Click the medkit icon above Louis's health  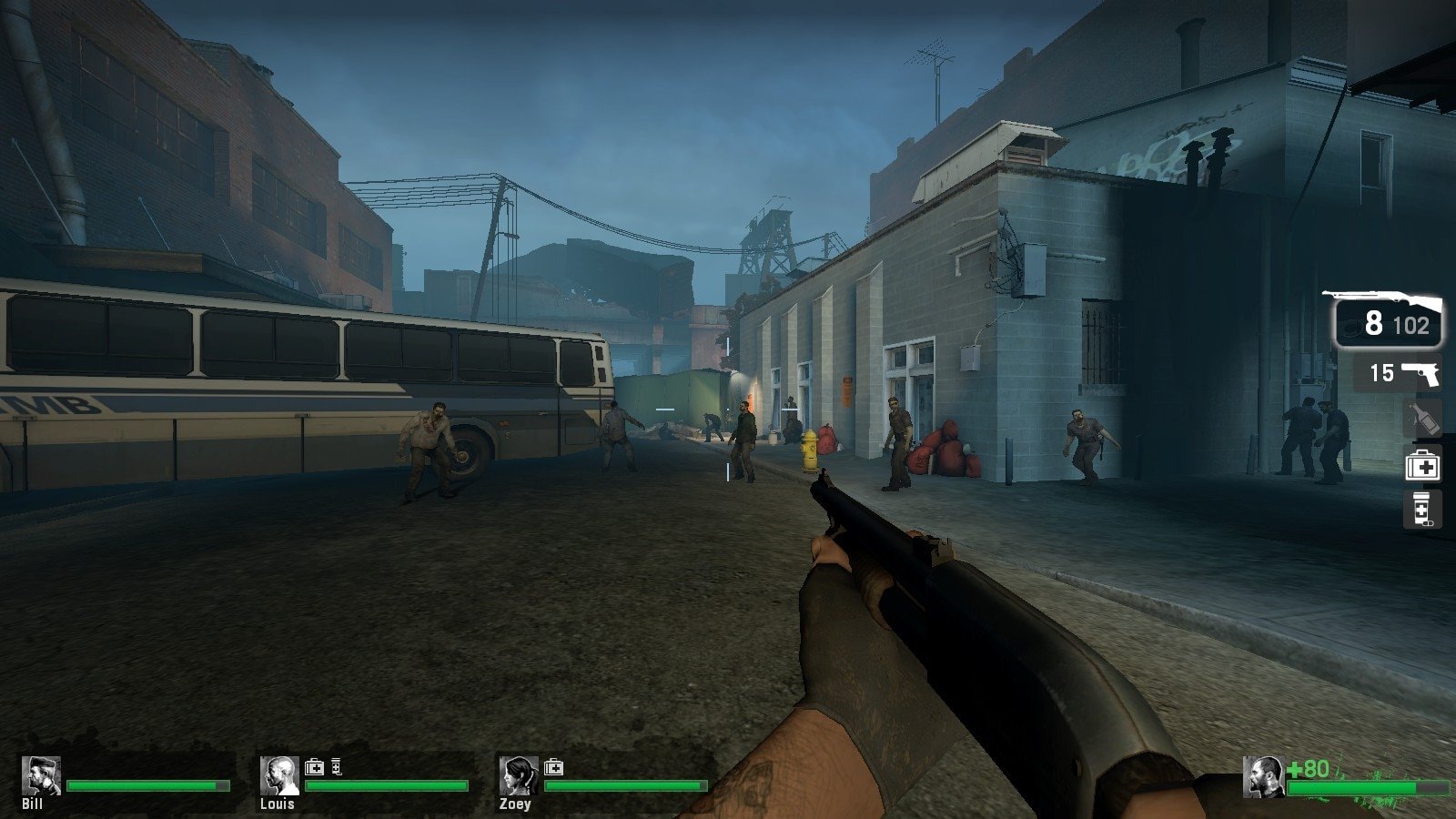click(x=314, y=767)
